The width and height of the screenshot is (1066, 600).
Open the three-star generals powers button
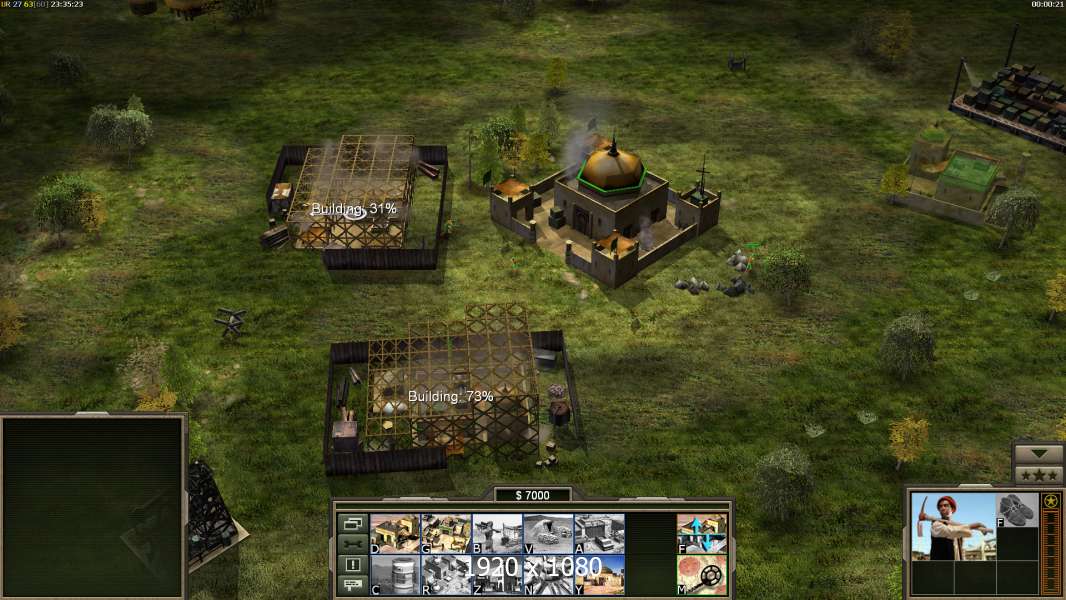click(x=1038, y=475)
